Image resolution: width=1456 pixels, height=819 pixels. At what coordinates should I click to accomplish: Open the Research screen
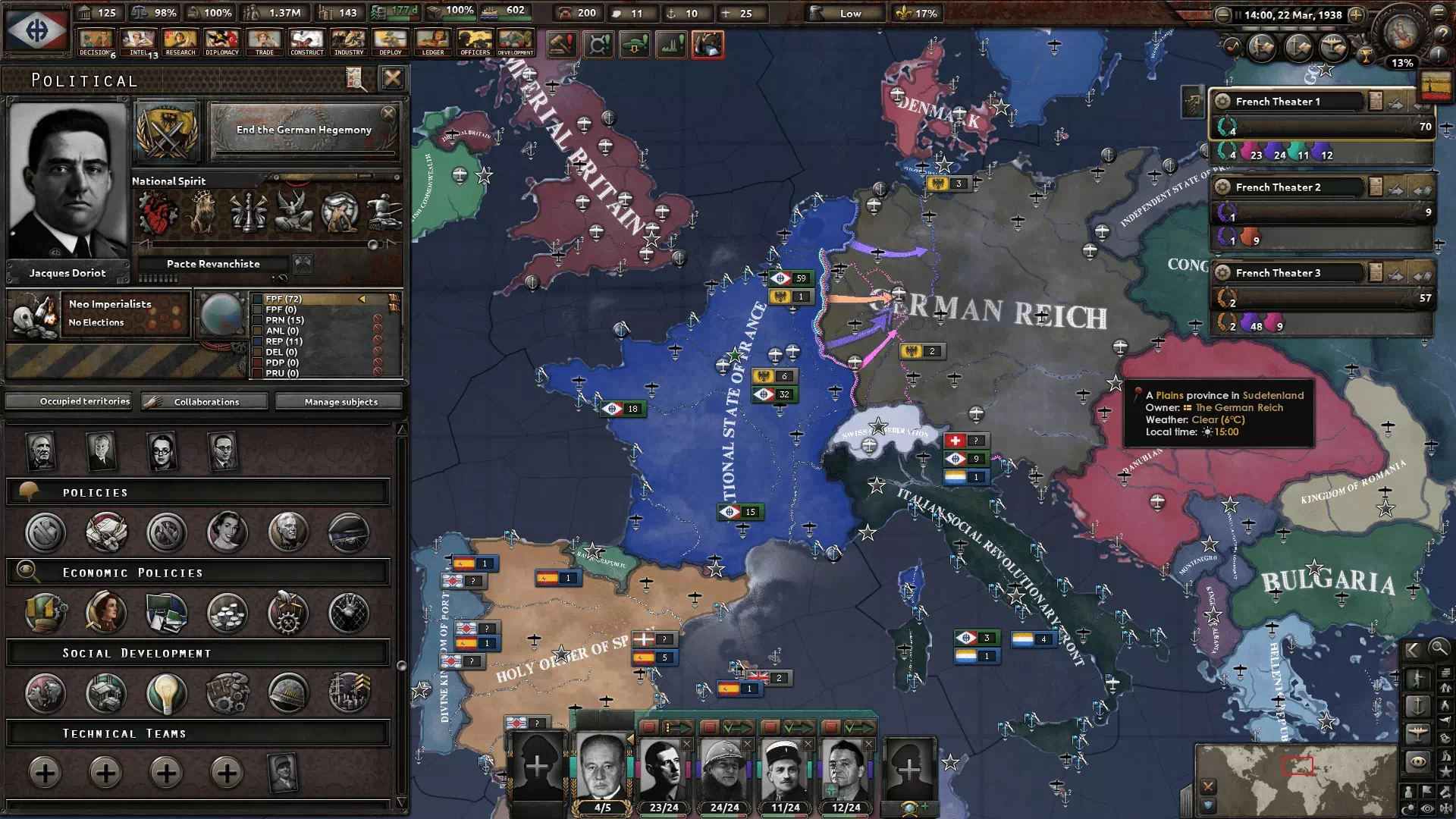click(180, 42)
